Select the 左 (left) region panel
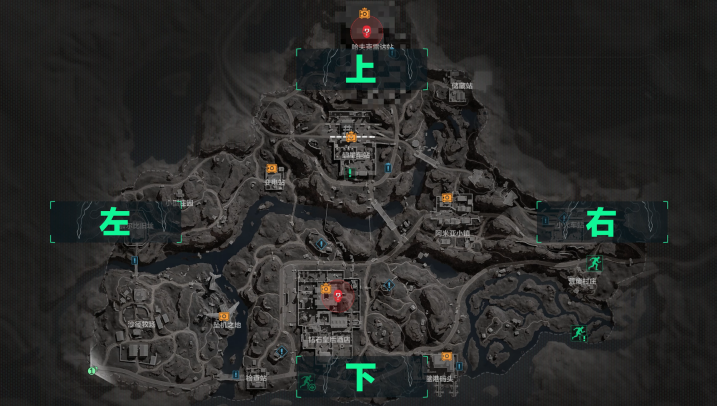717x406 pixels. 114,222
